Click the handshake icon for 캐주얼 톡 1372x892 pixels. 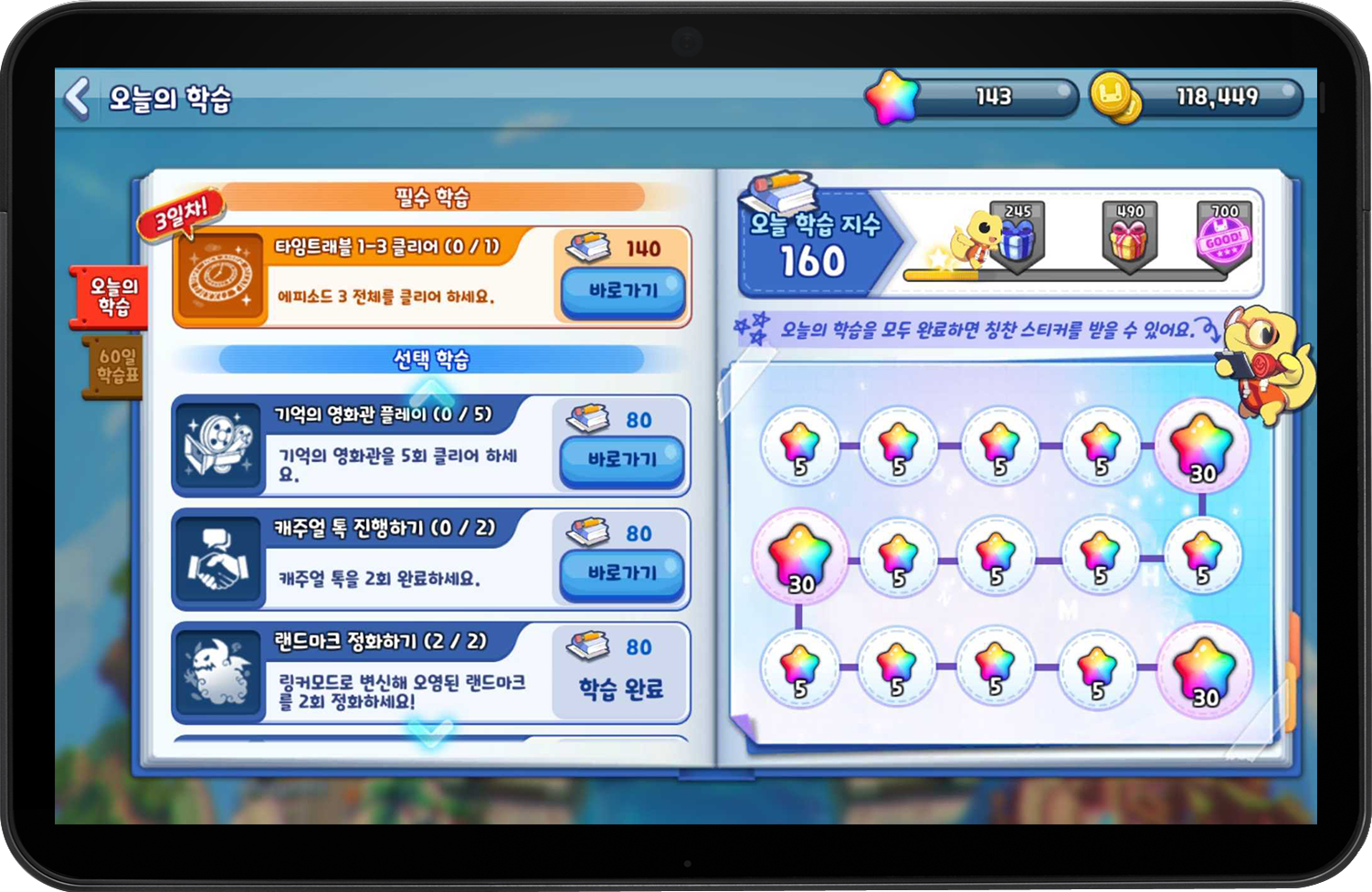pyautogui.click(x=219, y=558)
